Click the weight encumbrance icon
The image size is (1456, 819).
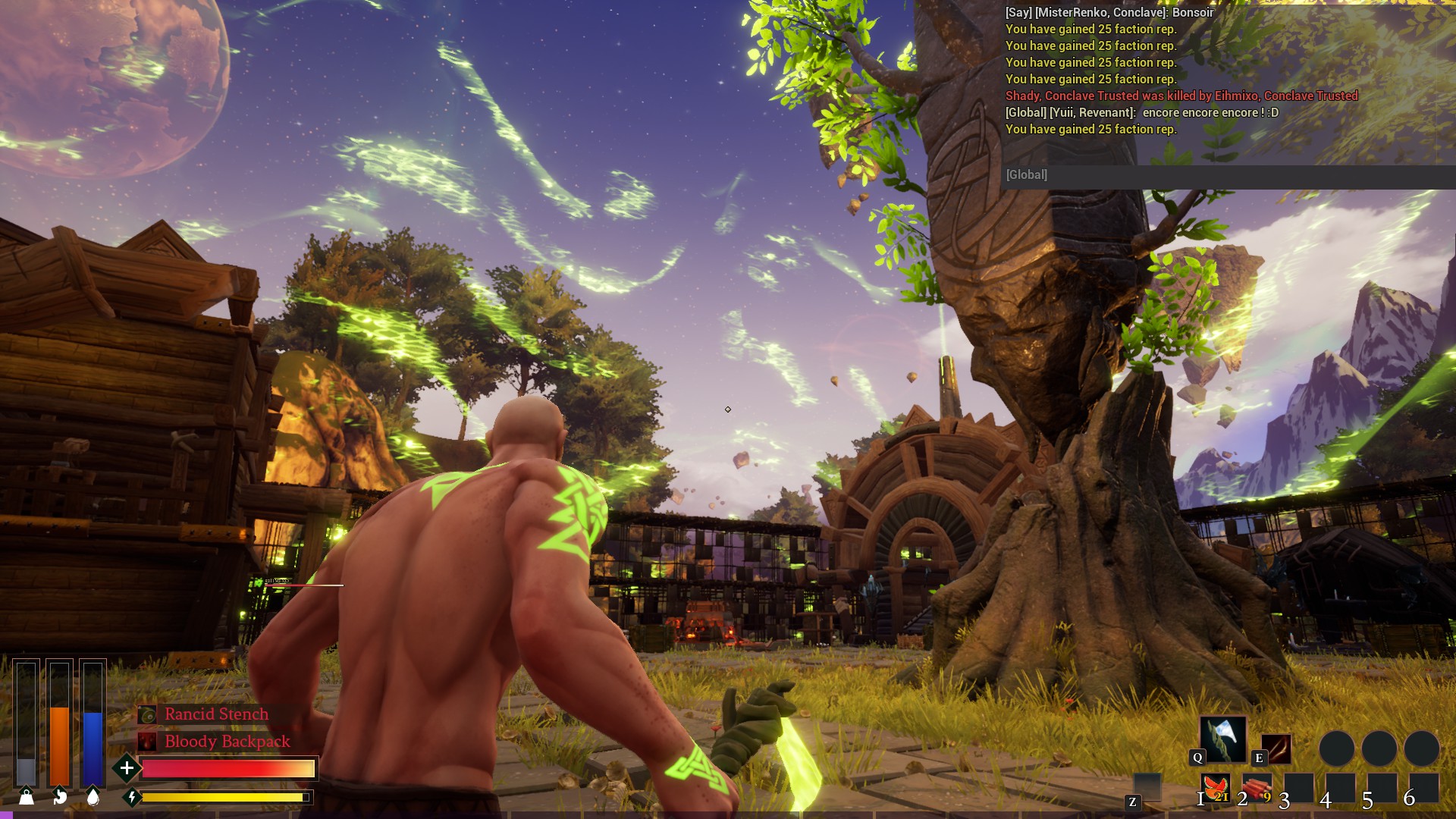pos(27,796)
